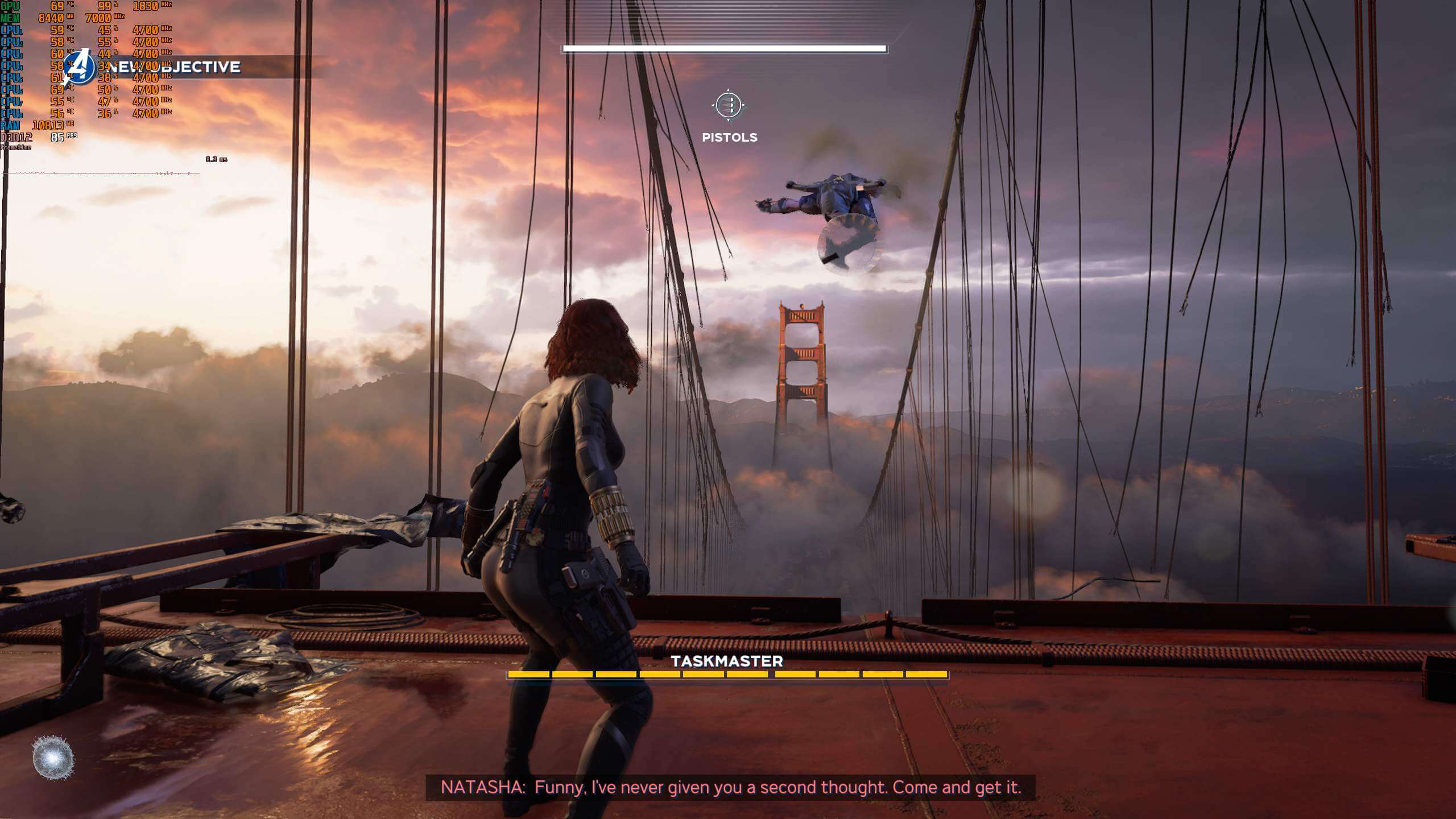Select the Pistols weapon icon
The image size is (1456, 819).
[729, 106]
